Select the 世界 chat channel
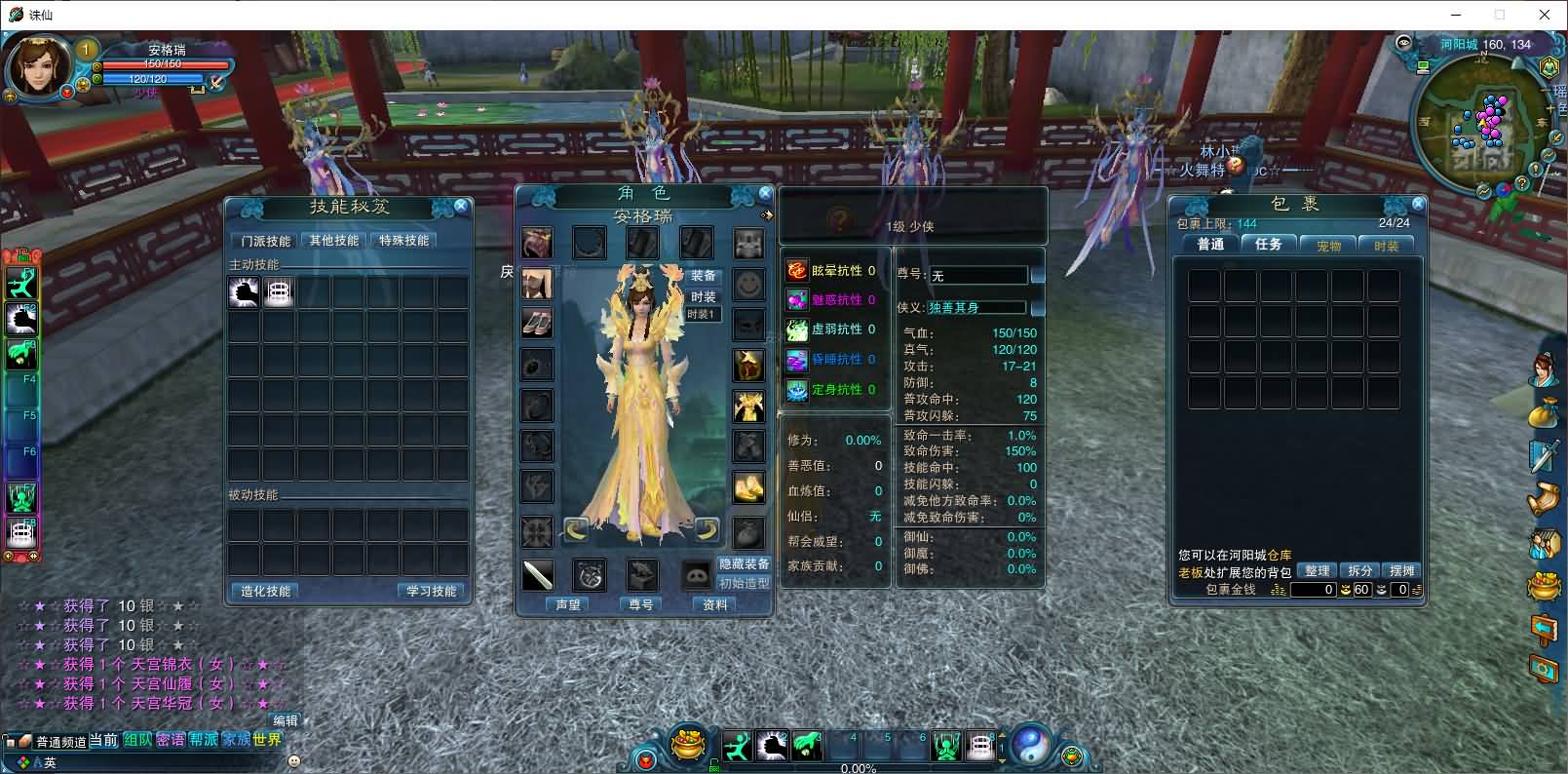The width and height of the screenshot is (1568, 774). (266, 740)
